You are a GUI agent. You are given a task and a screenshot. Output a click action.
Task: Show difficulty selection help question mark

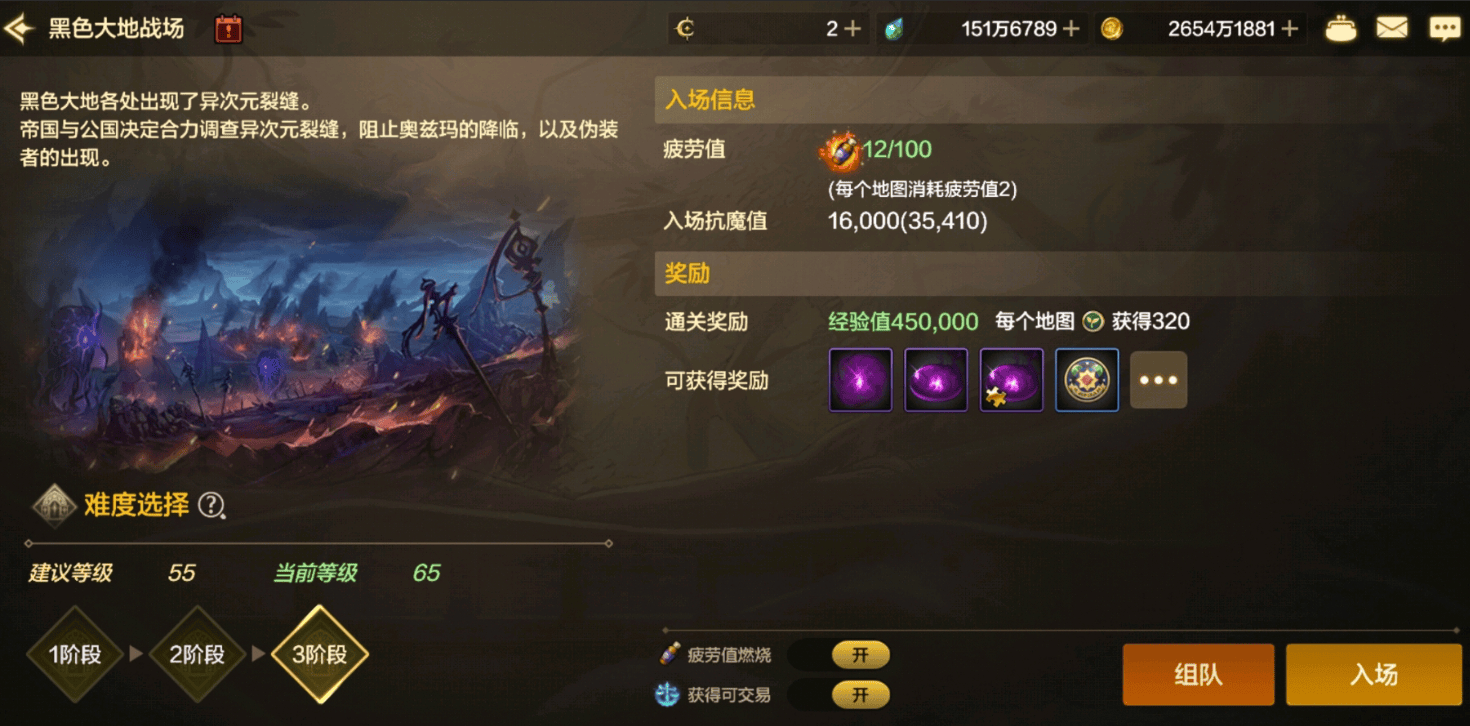[210, 506]
